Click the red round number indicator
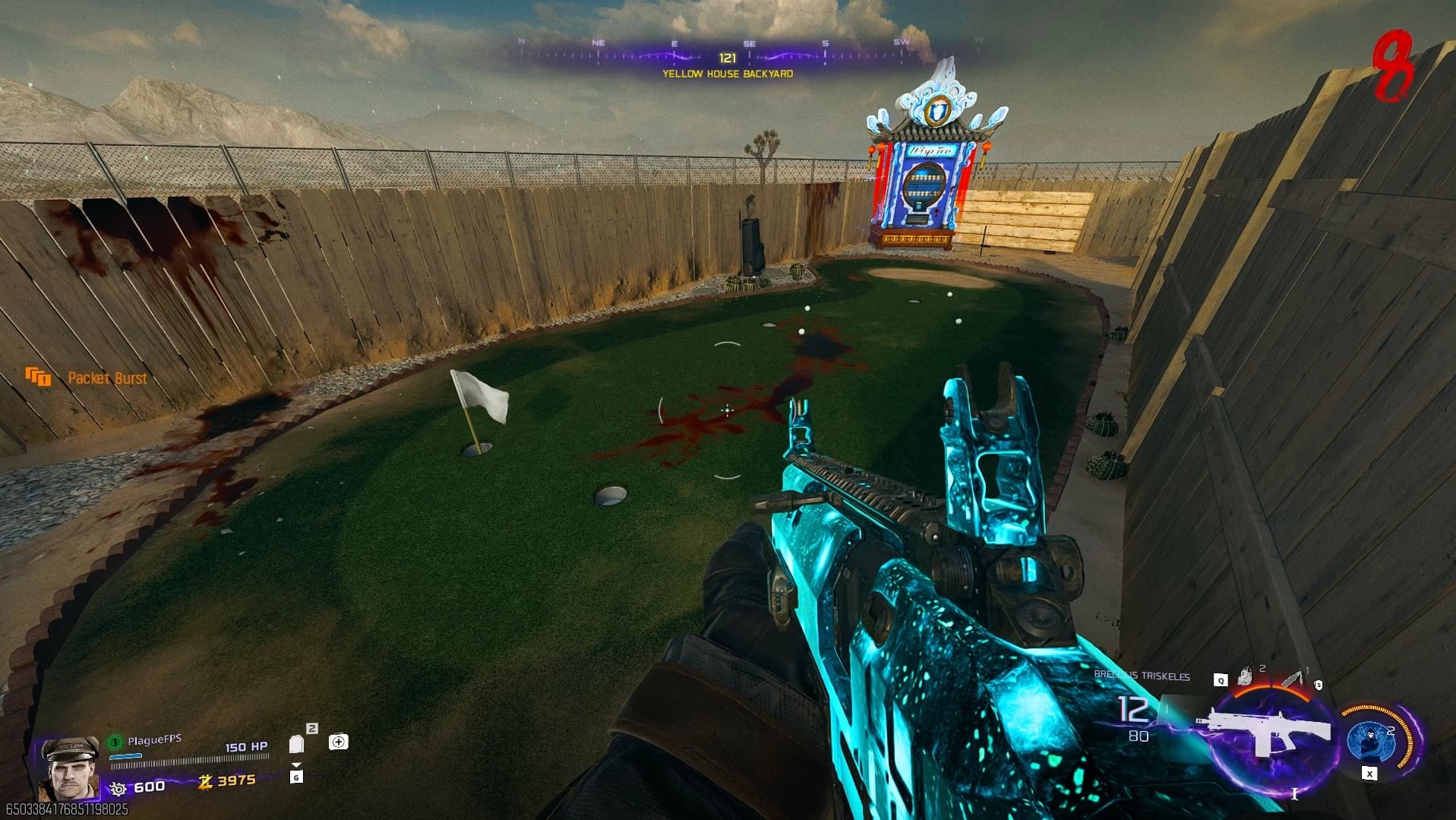This screenshot has width=1456, height=820. point(1392,67)
